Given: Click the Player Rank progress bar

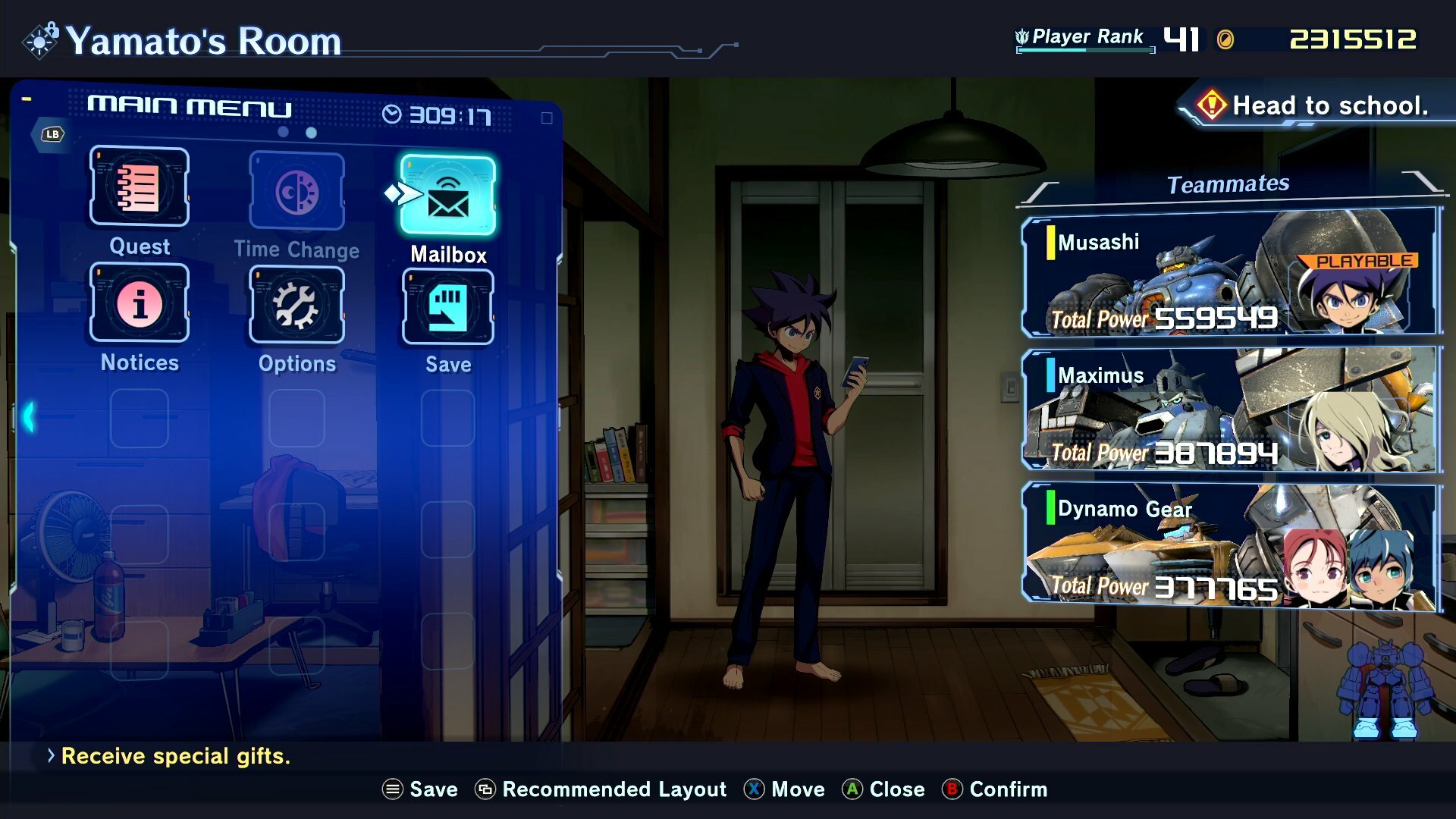Looking at the screenshot, I should 1084,49.
